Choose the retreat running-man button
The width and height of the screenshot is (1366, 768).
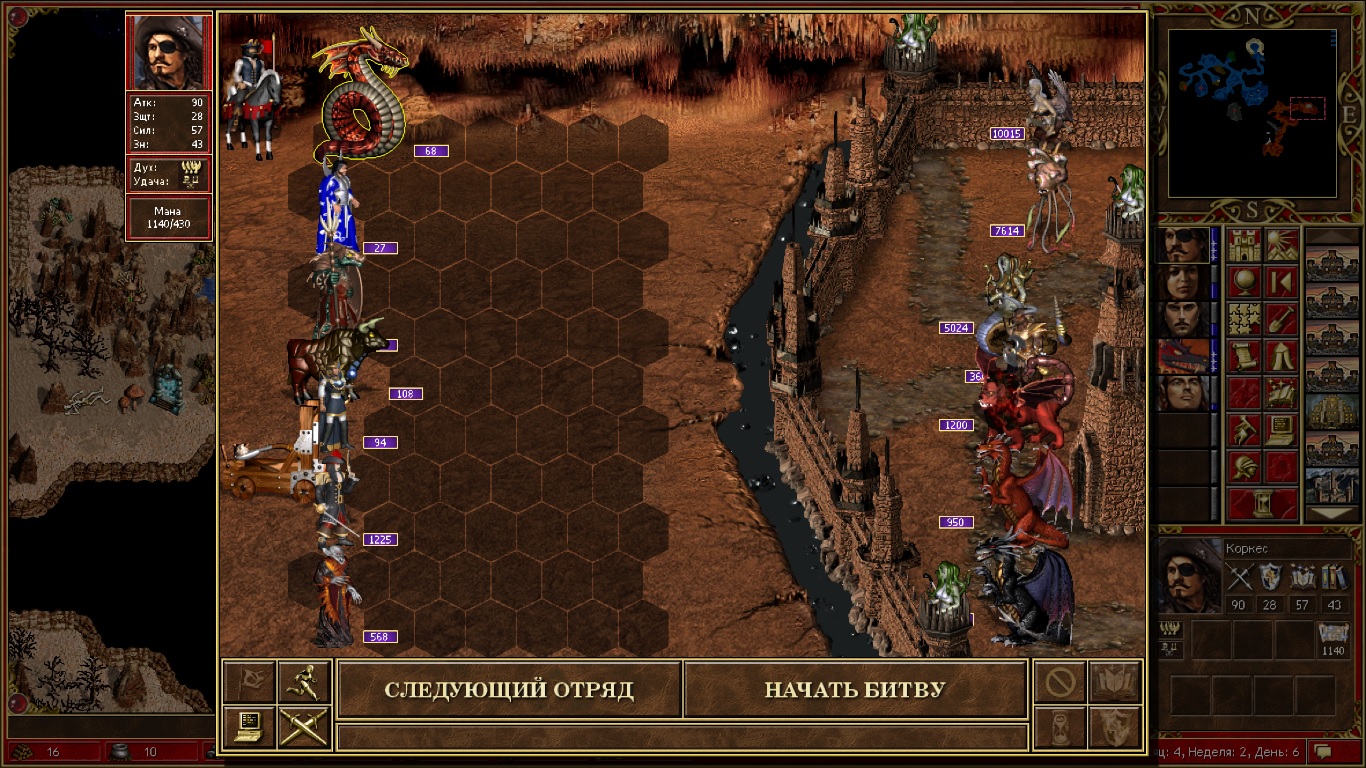click(303, 681)
